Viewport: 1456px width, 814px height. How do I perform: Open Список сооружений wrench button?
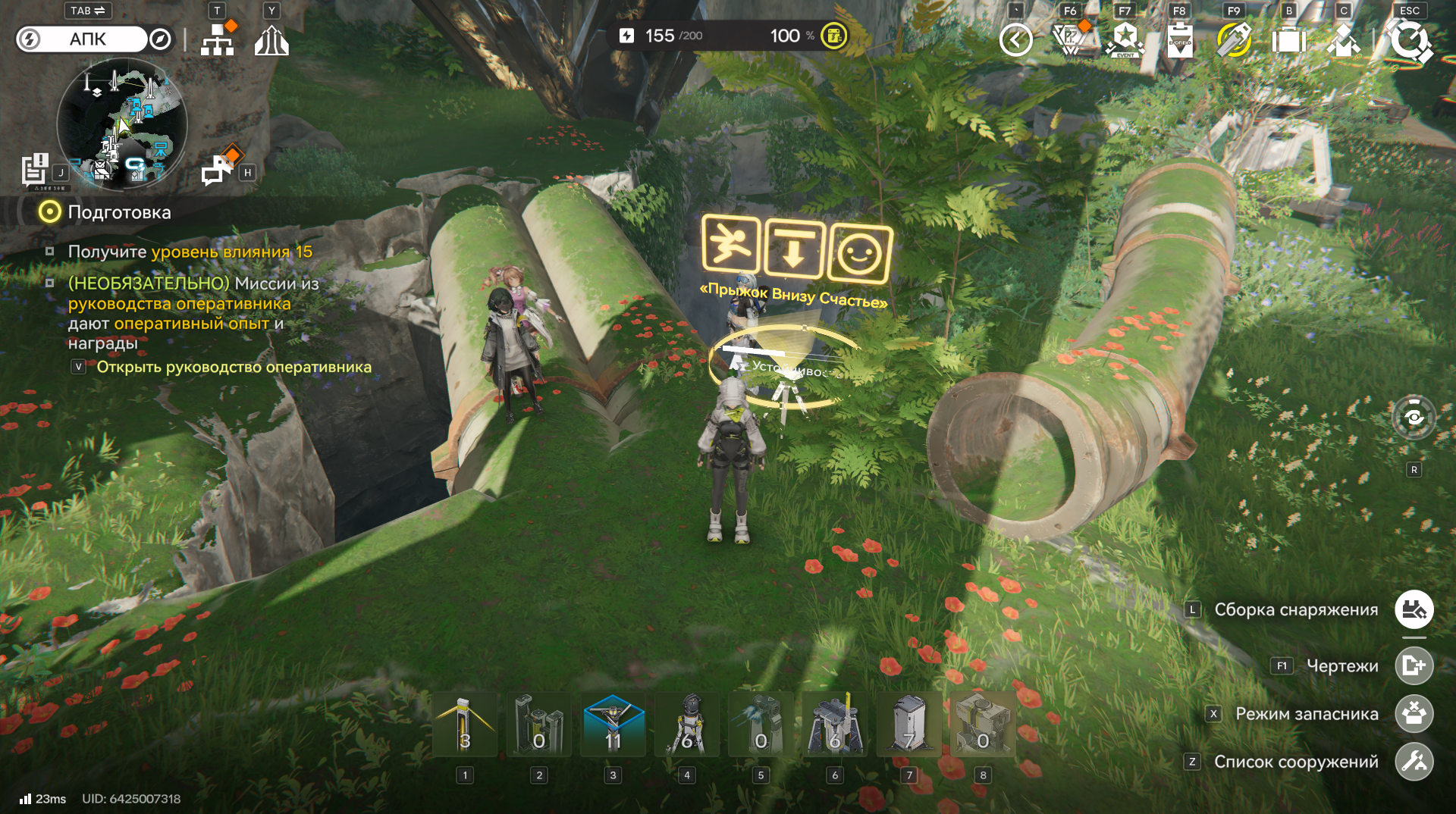1414,762
